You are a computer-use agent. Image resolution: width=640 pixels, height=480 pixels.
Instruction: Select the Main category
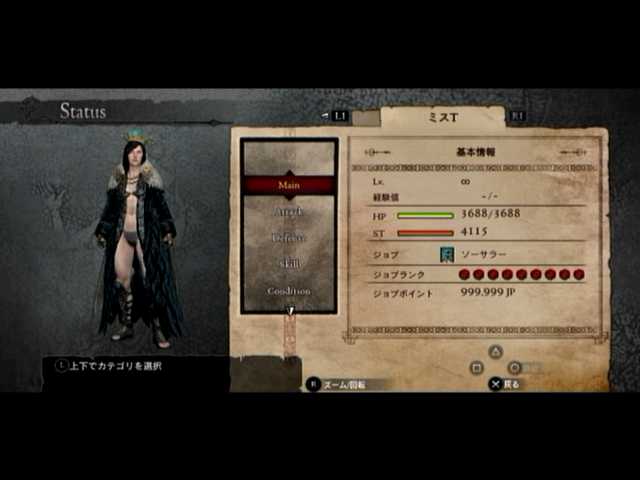coord(289,185)
